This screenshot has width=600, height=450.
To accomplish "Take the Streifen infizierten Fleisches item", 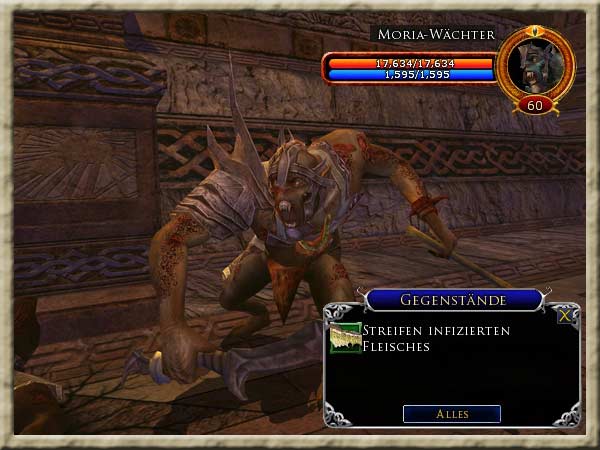I will click(346, 338).
